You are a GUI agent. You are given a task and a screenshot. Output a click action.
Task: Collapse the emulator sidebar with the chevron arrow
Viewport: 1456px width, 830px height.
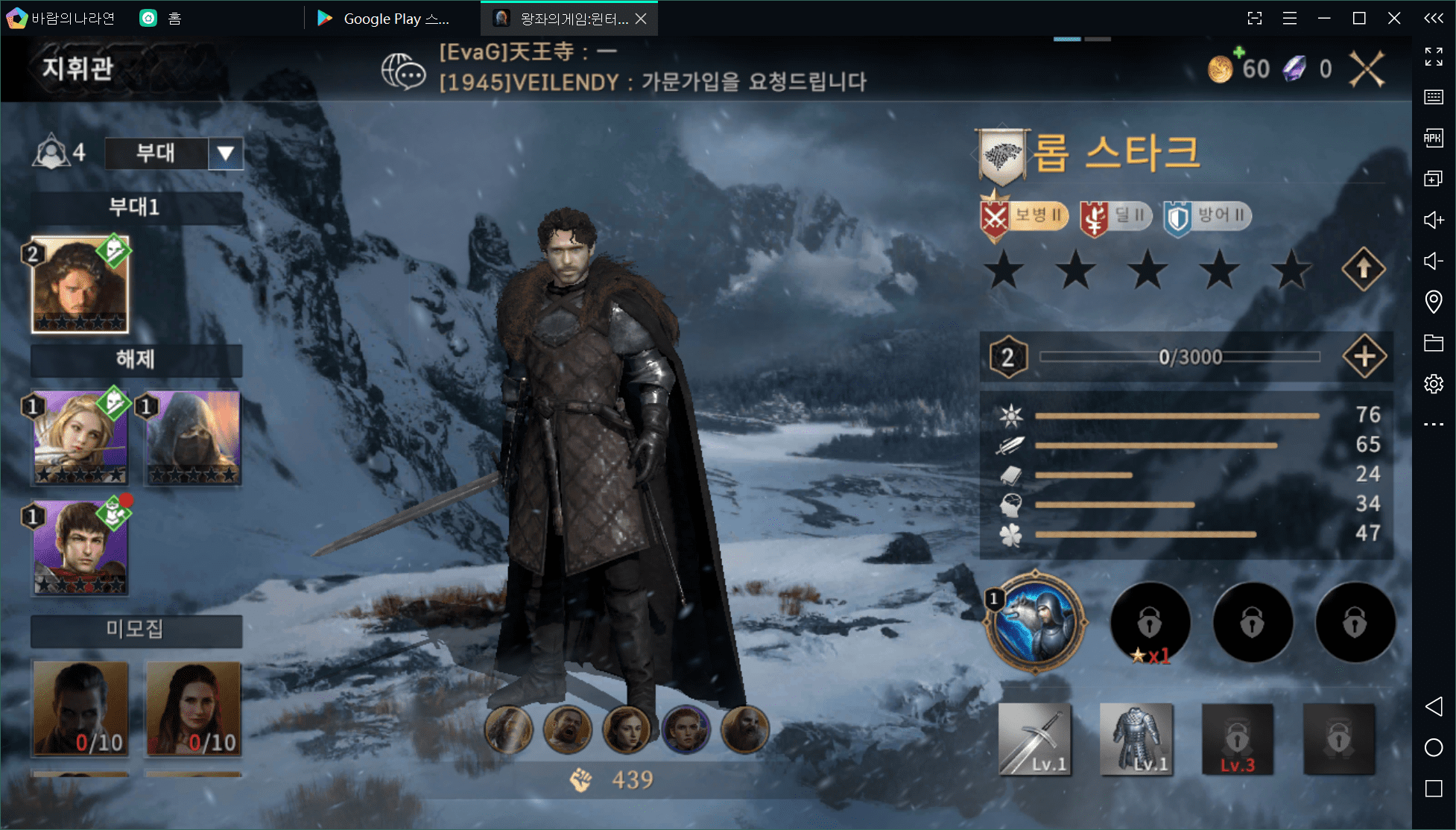tap(1433, 18)
